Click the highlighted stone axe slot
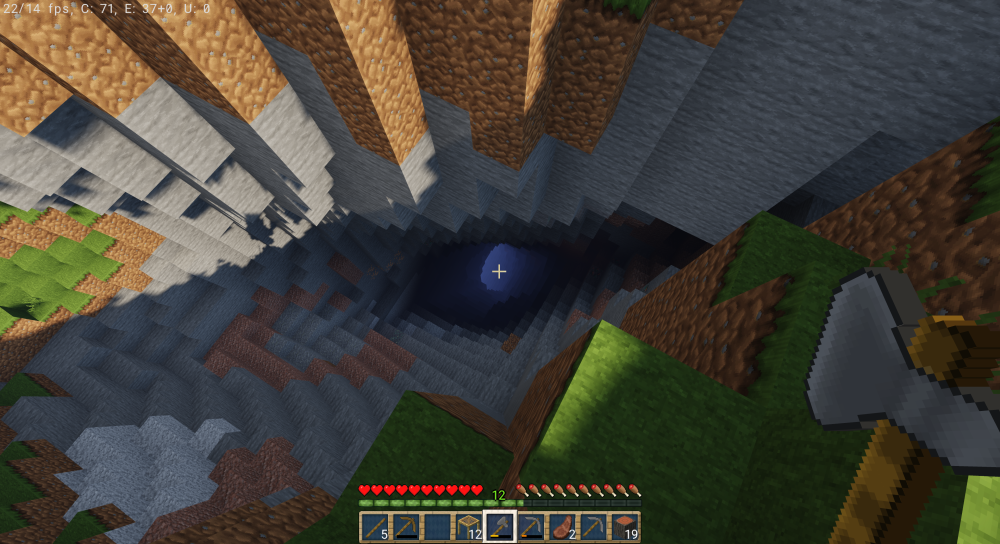Screen dimensions: 1000x544 [x=499, y=527]
